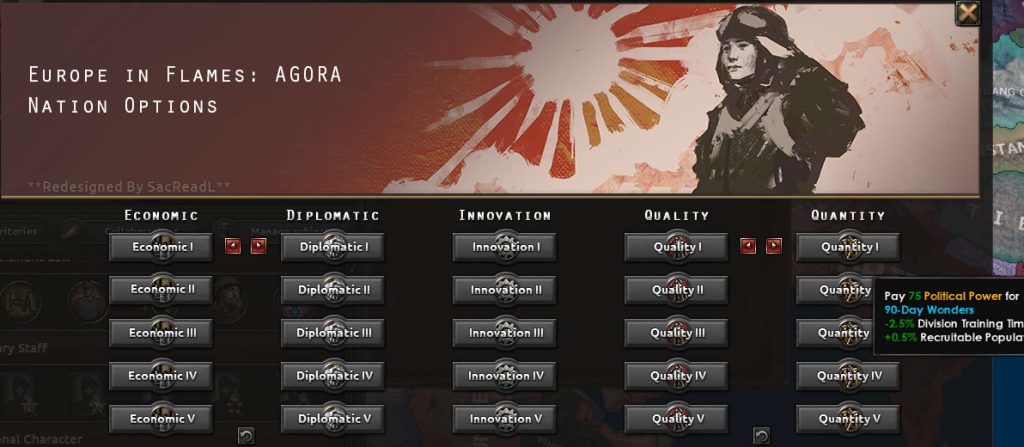Activate Innovation V
Viewport: 1024px width, 447px height.
[505, 419]
